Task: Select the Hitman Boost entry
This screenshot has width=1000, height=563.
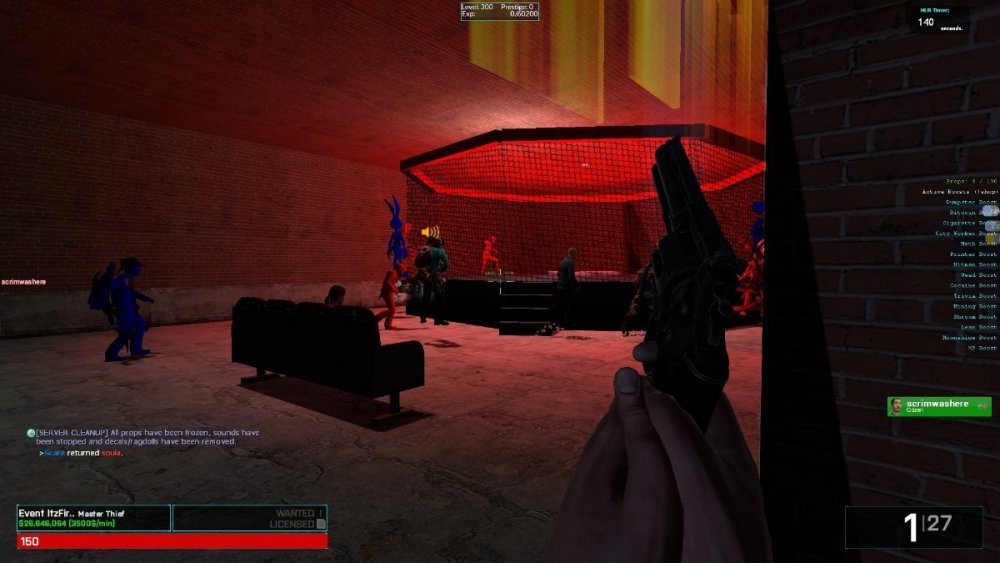Action: (972, 264)
